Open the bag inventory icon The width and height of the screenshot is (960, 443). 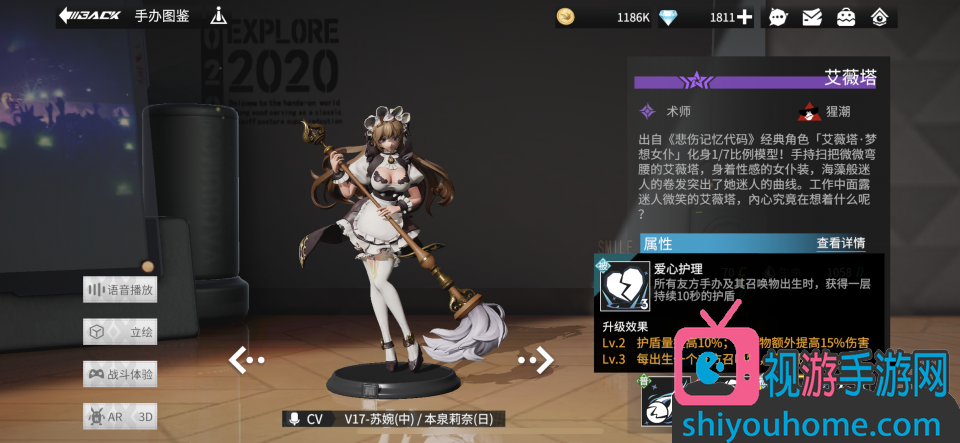[x=846, y=17]
